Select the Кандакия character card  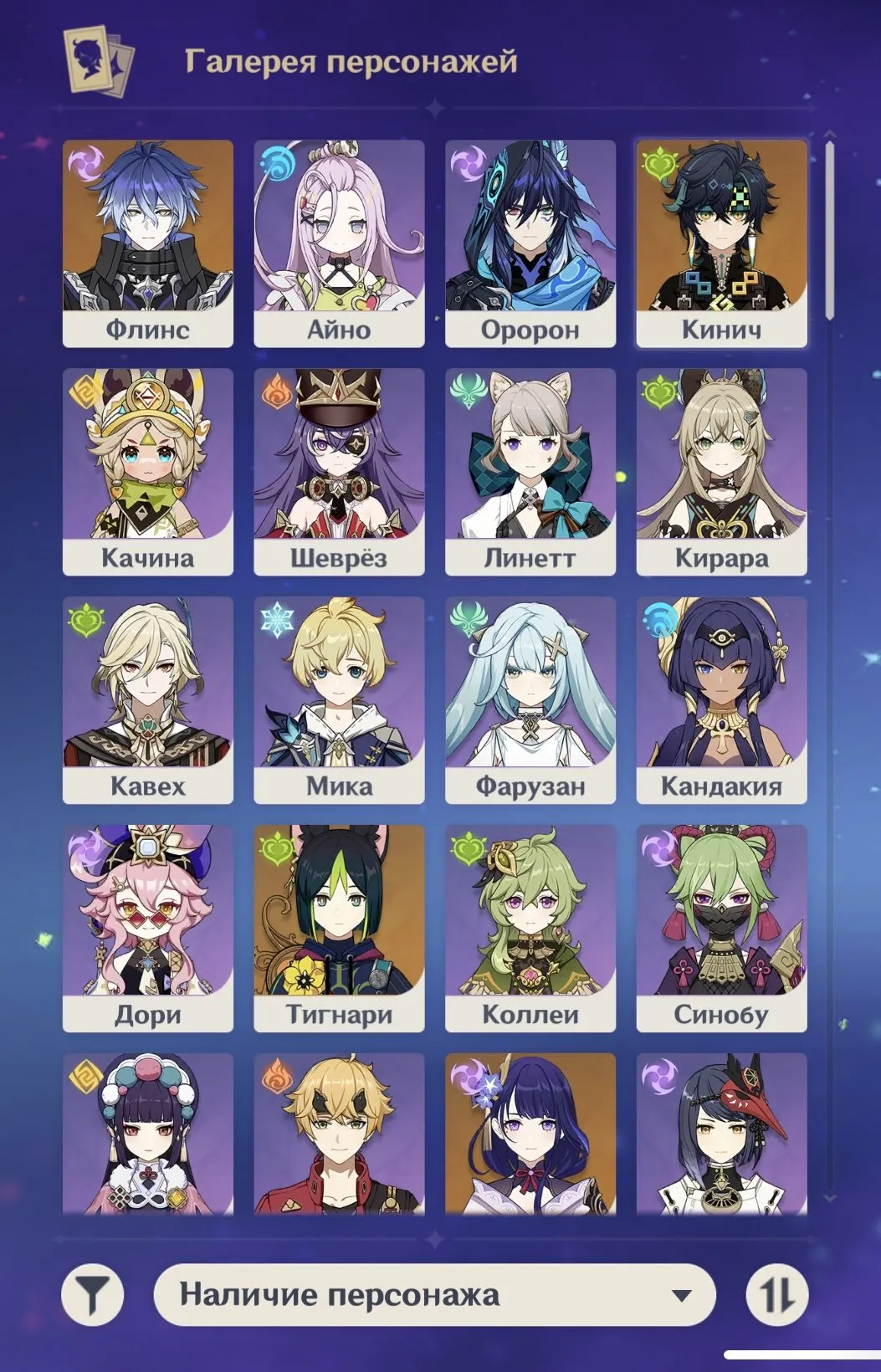[721, 699]
